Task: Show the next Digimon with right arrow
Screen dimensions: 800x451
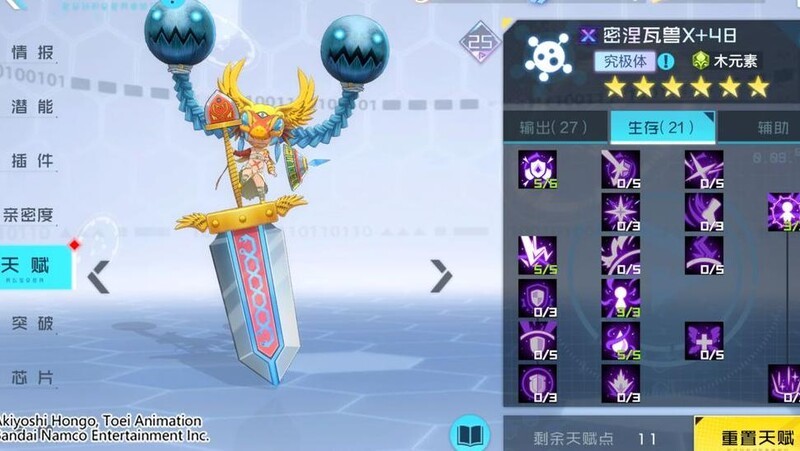Action: click(441, 276)
